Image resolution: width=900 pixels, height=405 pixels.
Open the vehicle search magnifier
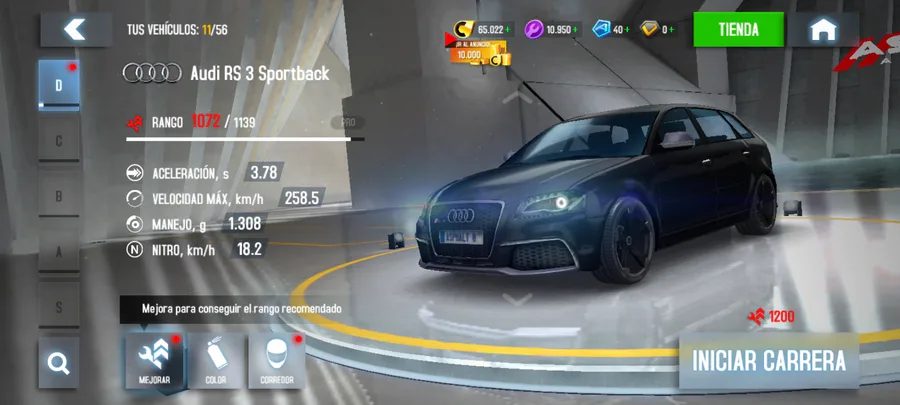point(59,363)
